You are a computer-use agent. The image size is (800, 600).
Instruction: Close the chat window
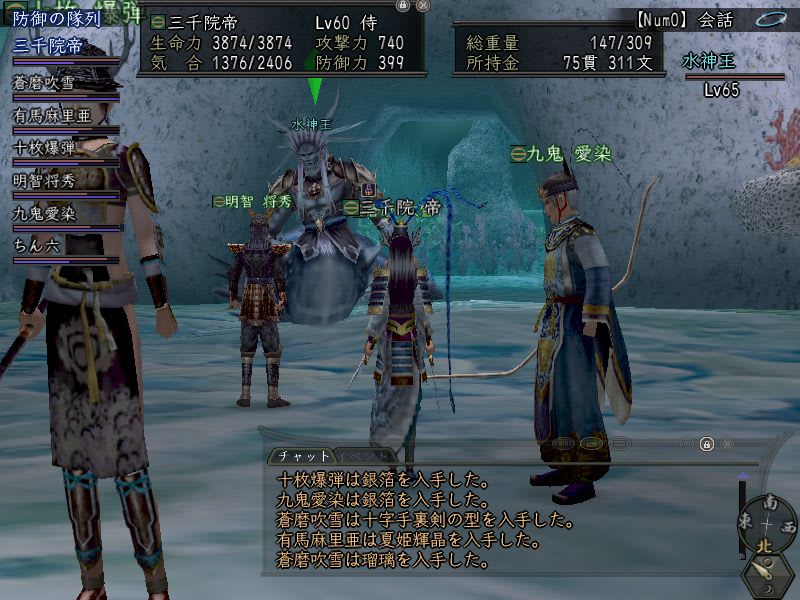coord(727,444)
